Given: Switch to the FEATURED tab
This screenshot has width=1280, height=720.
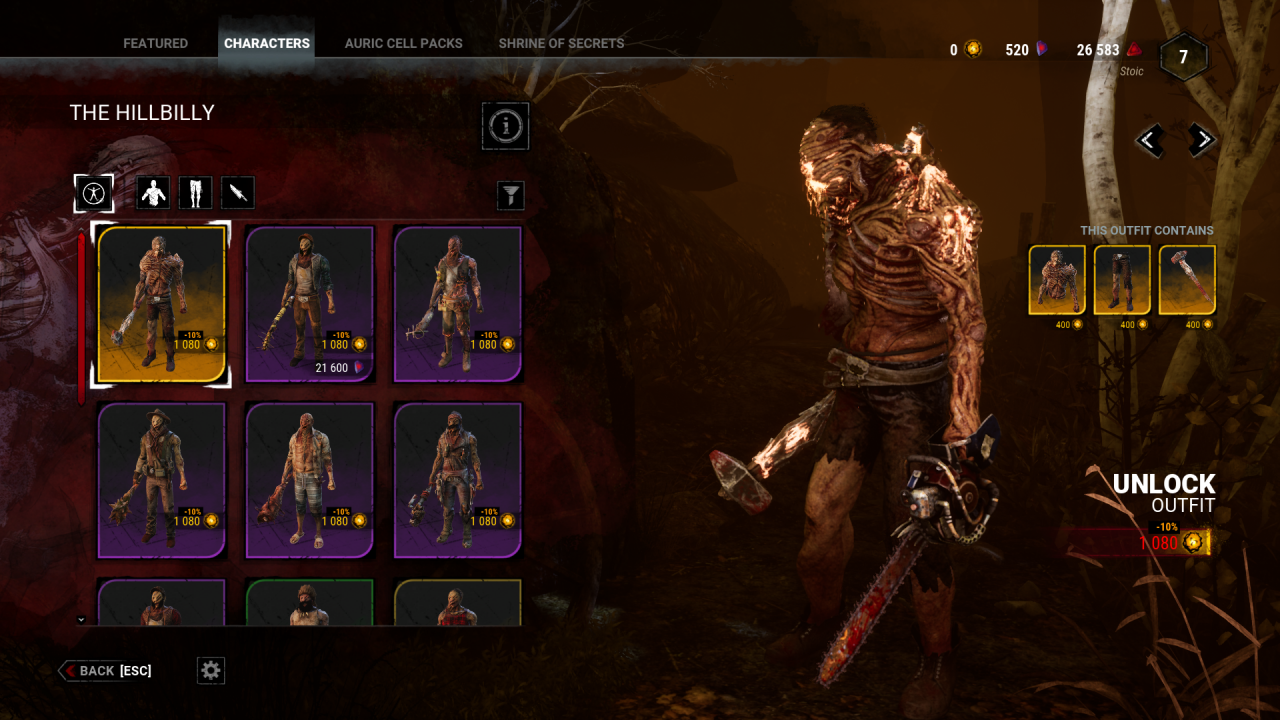Looking at the screenshot, I should [x=155, y=43].
